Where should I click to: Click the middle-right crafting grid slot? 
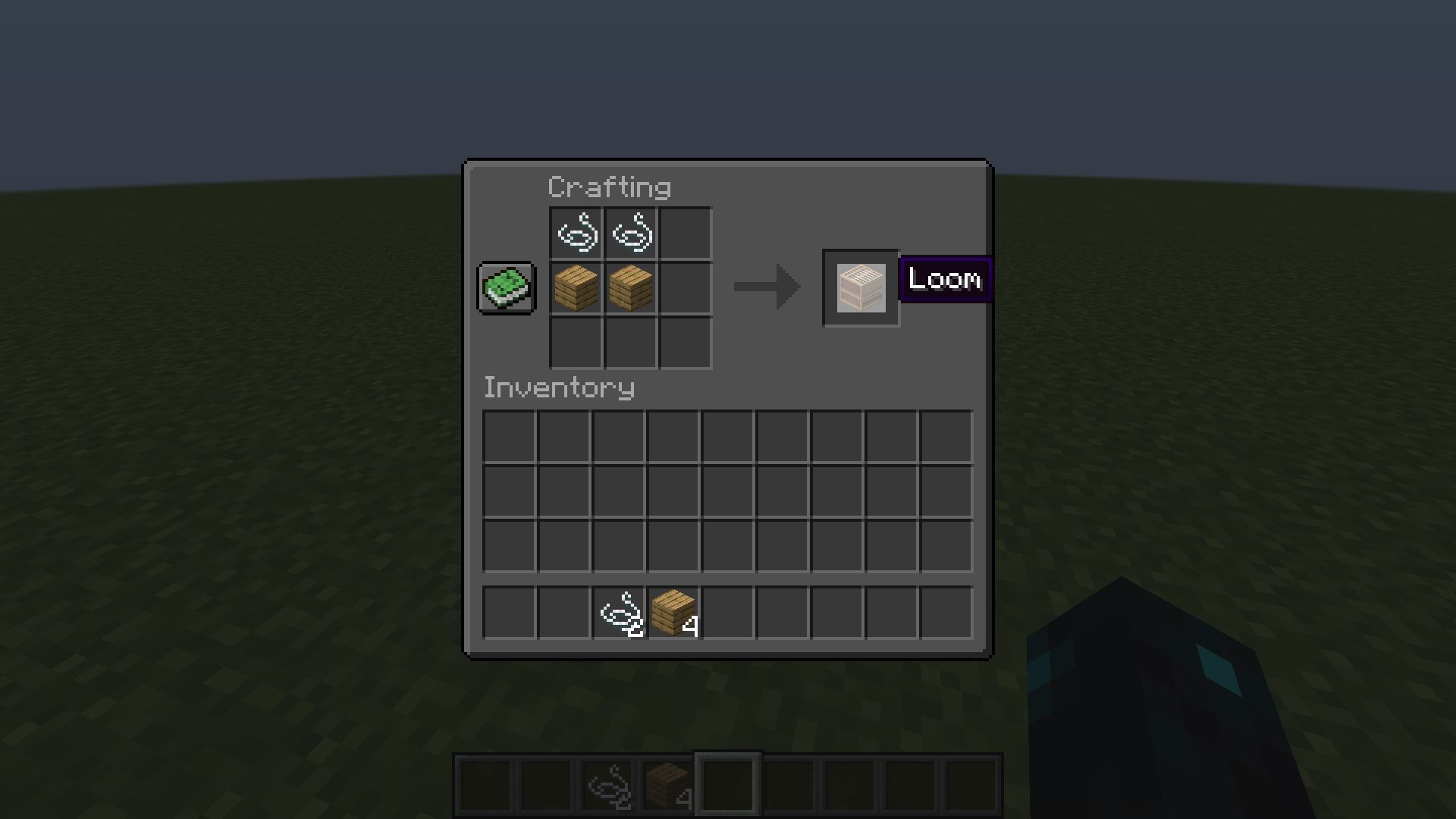[x=686, y=288]
